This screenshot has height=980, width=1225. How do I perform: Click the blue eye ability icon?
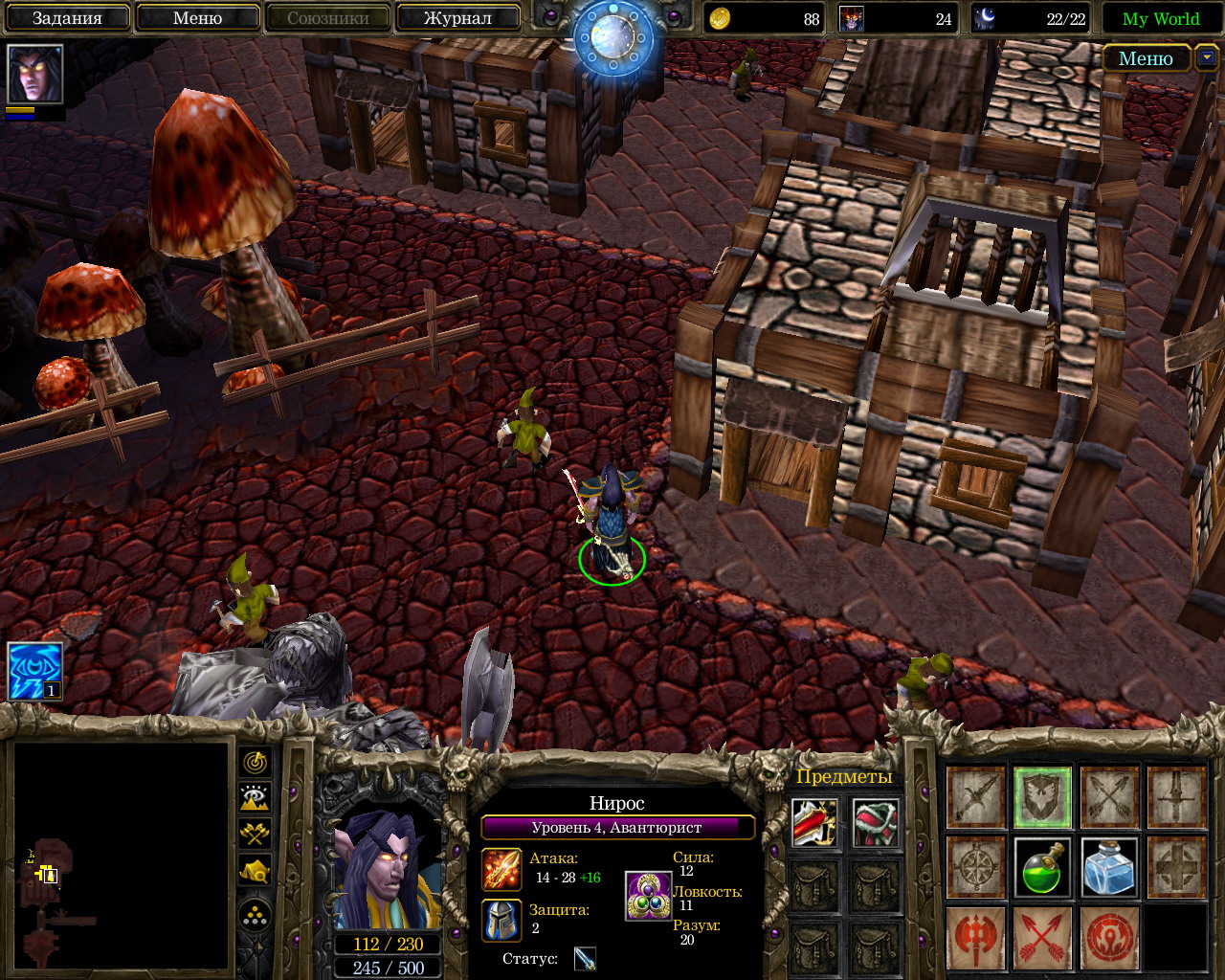click(x=35, y=671)
